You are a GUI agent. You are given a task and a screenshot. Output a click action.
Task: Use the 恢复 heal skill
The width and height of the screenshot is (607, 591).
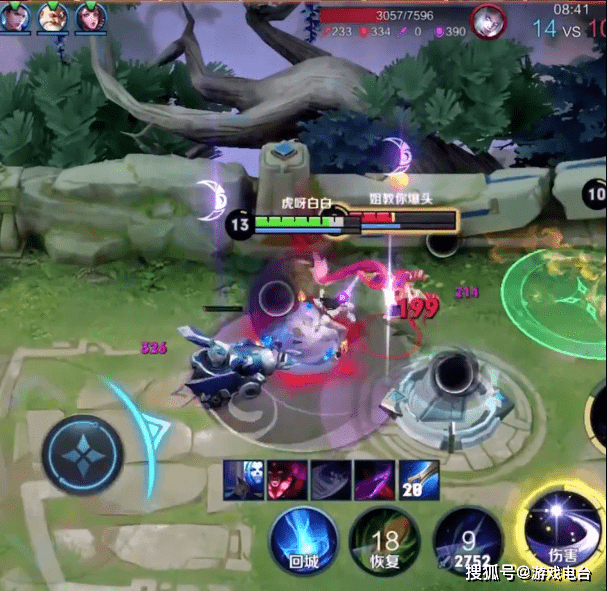coord(384,541)
